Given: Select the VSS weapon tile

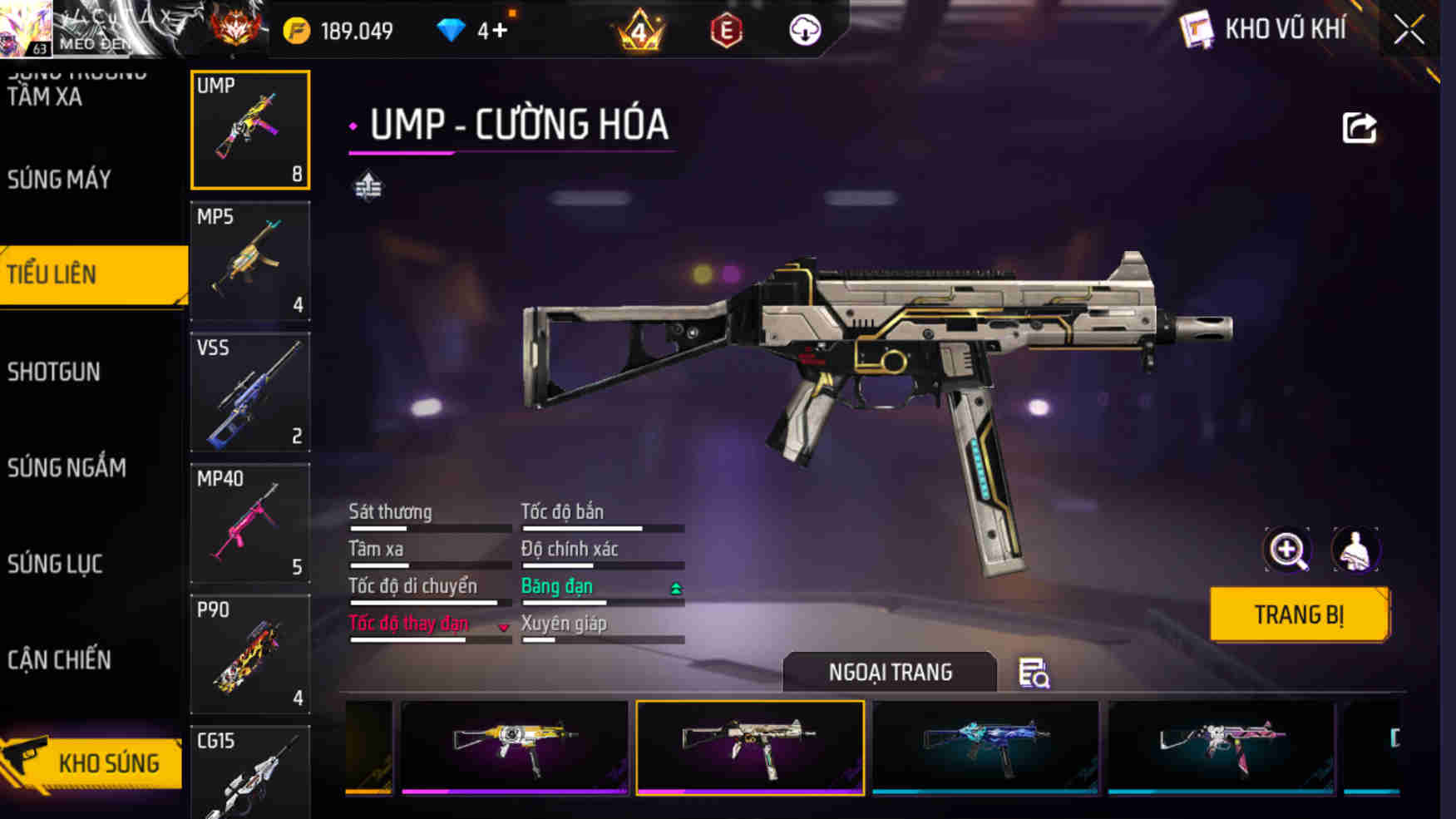Looking at the screenshot, I should tap(249, 392).
